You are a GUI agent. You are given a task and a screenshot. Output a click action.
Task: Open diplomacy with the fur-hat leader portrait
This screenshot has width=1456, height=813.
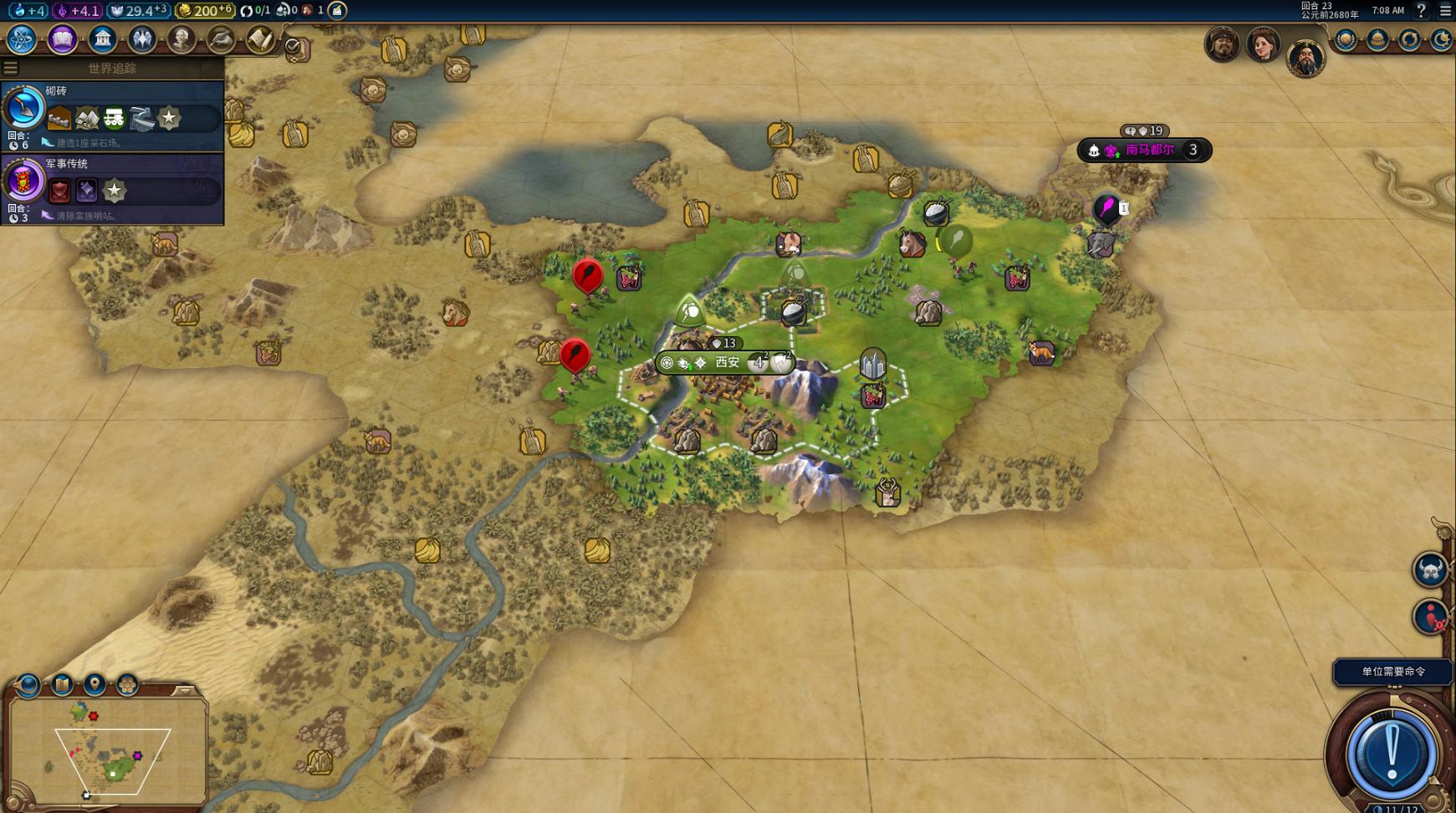[x=1222, y=43]
